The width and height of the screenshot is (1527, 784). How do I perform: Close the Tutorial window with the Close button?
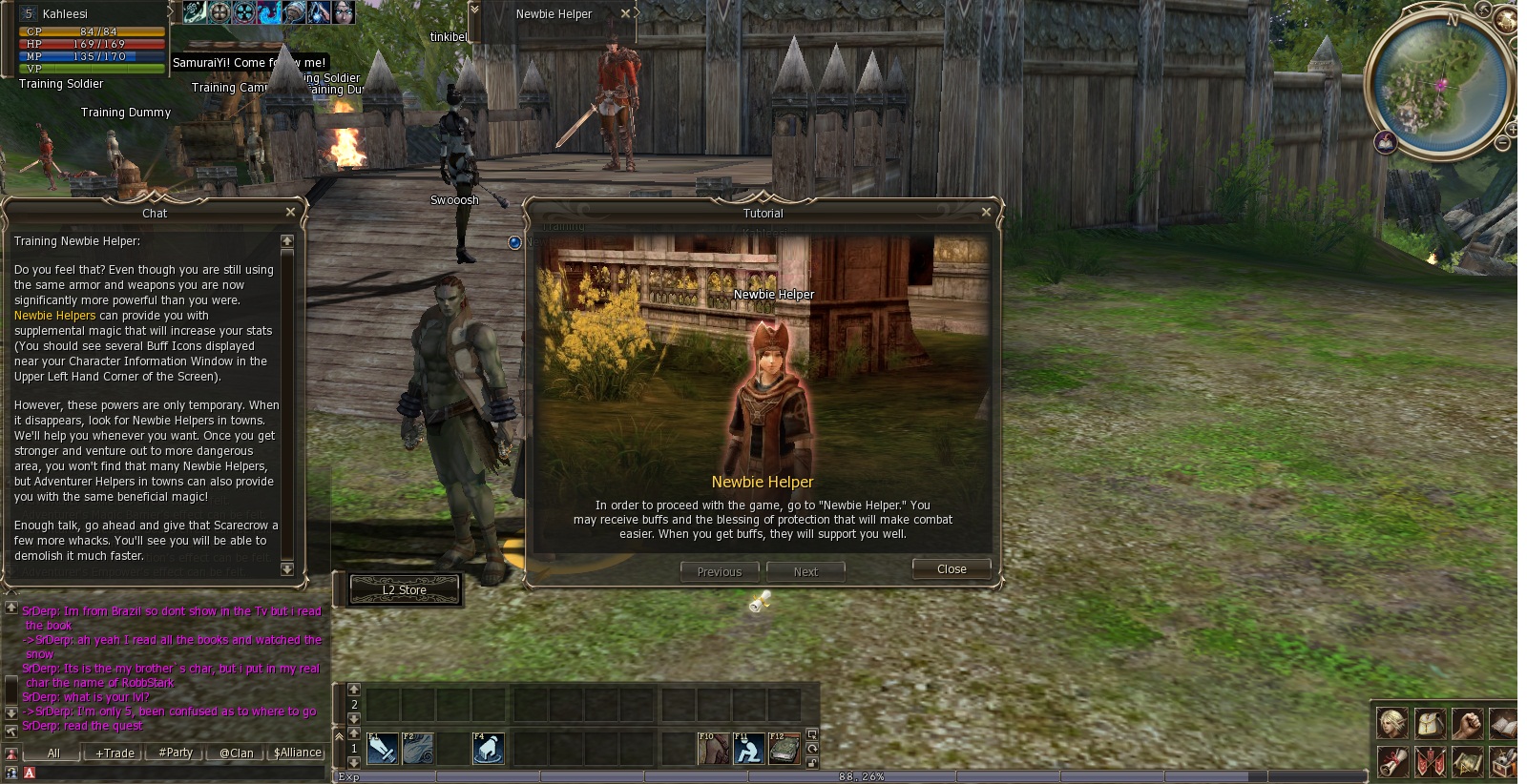pos(951,569)
